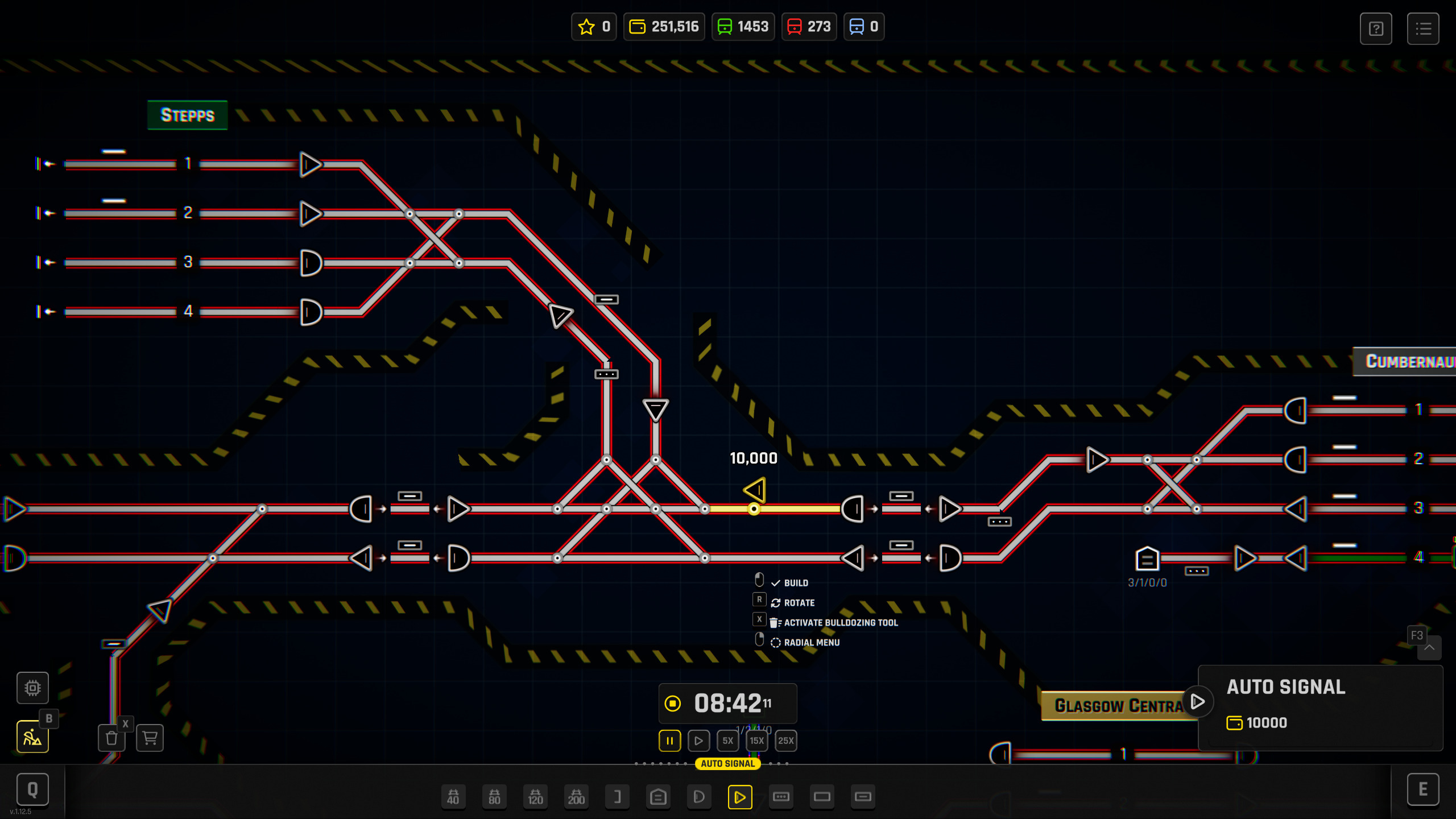
Task: Select the 40 speed limit track tool
Action: (x=454, y=797)
